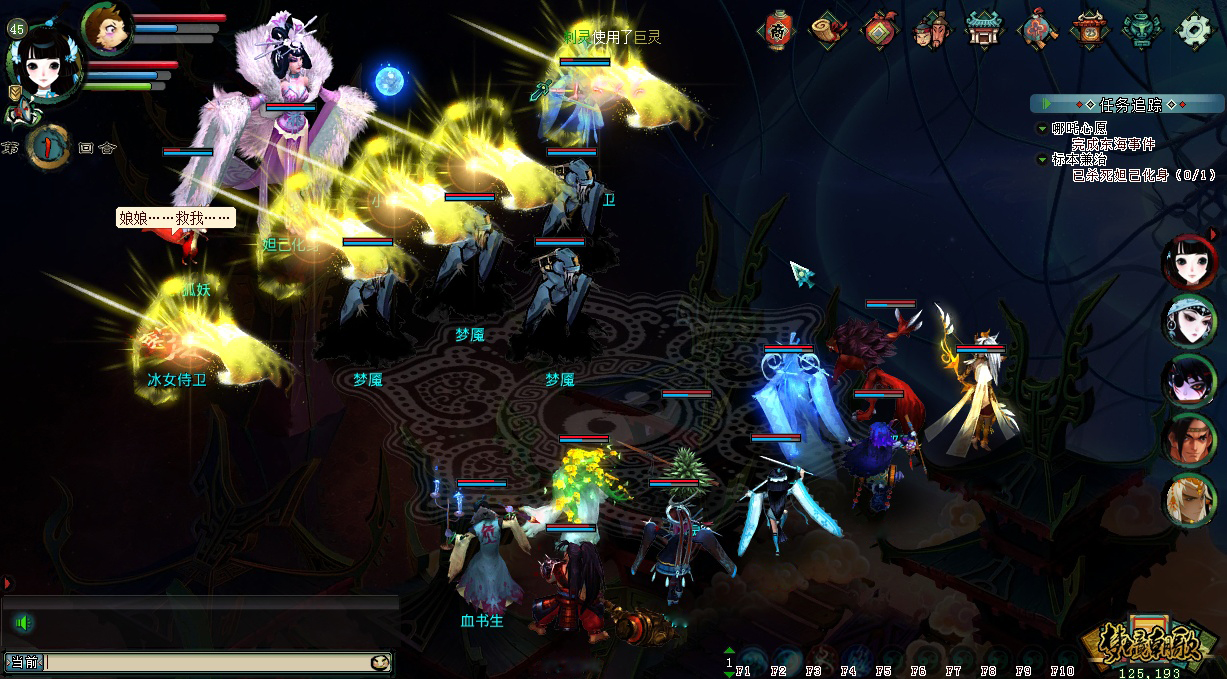Change the 当前 chat channel selector

24,662
